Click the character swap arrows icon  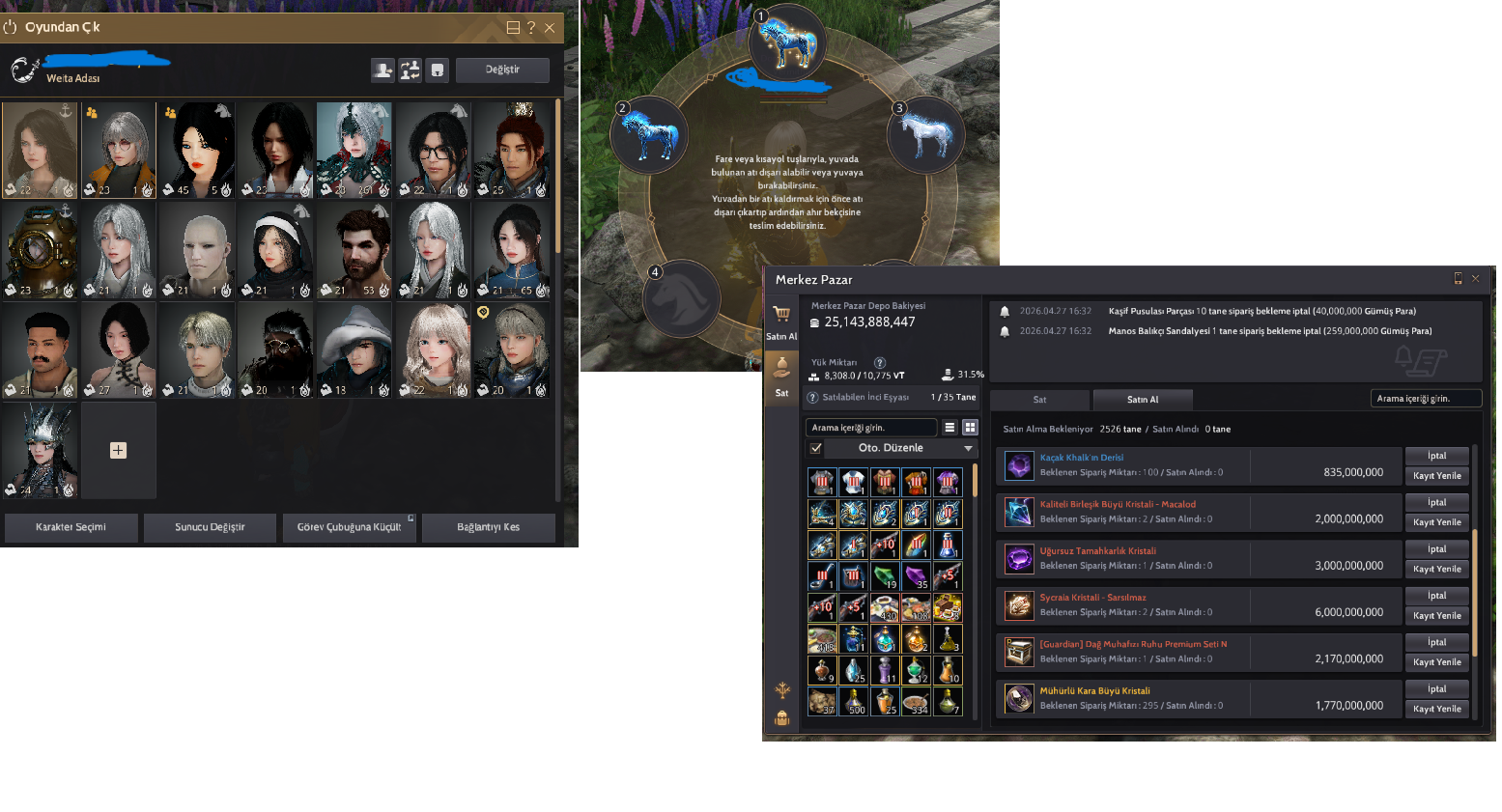(409, 70)
